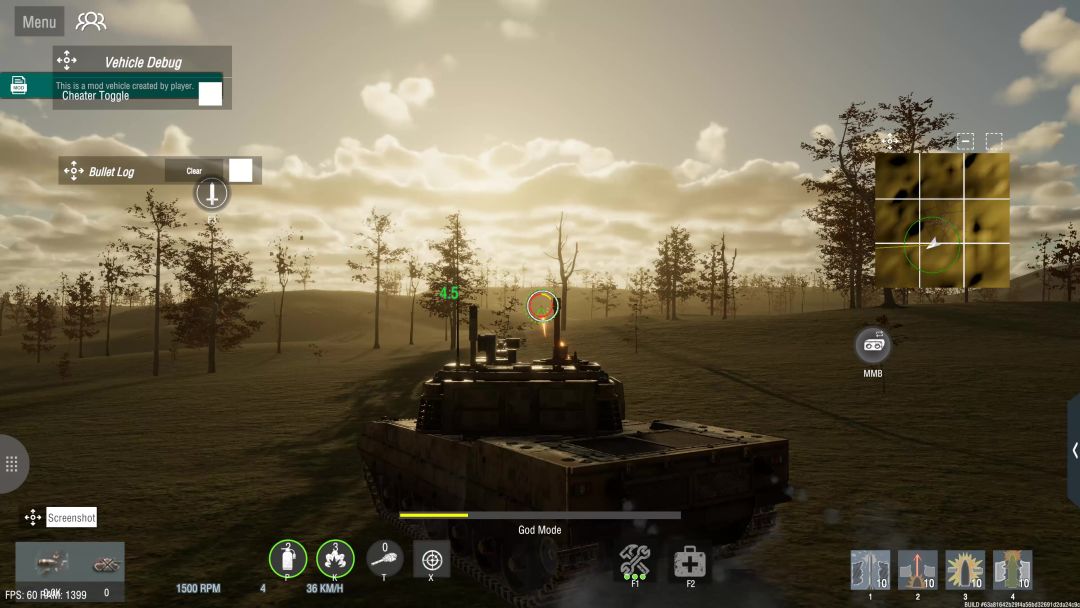The image size is (1080, 608).
Task: Expand the right-edge side panel arrow
Action: tap(1073, 450)
